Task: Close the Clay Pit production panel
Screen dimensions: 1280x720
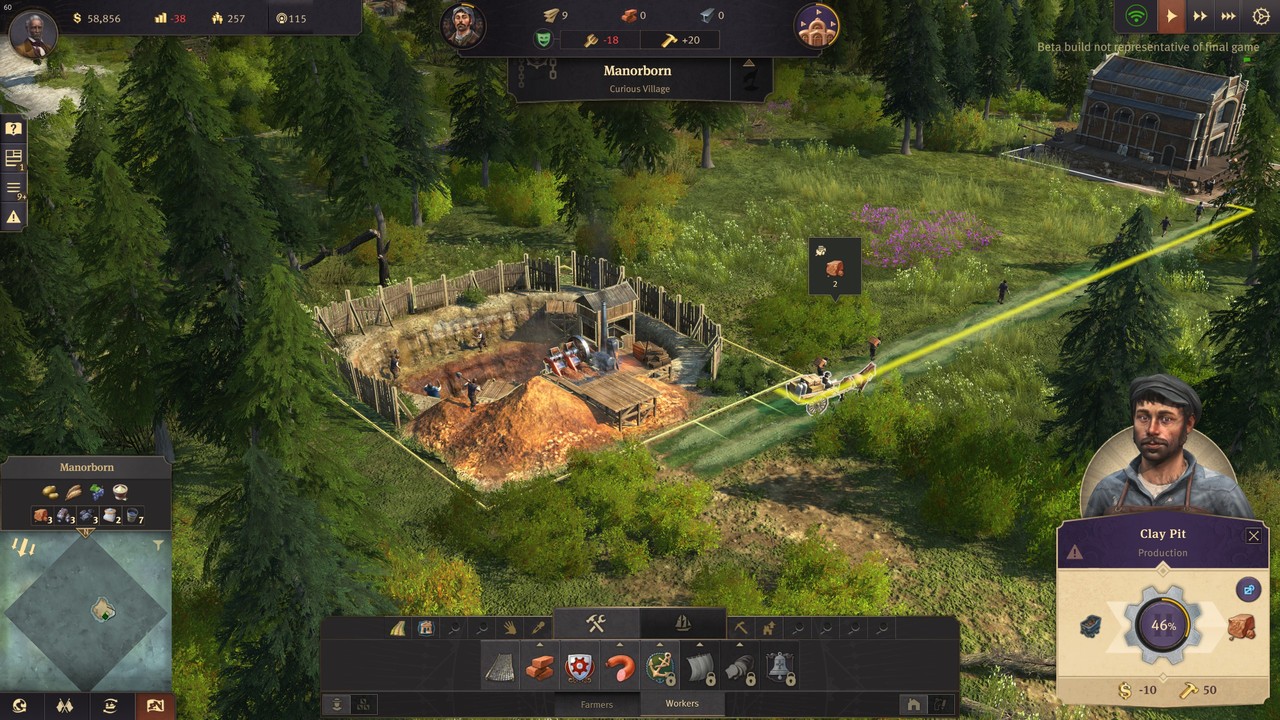Action: [1253, 536]
